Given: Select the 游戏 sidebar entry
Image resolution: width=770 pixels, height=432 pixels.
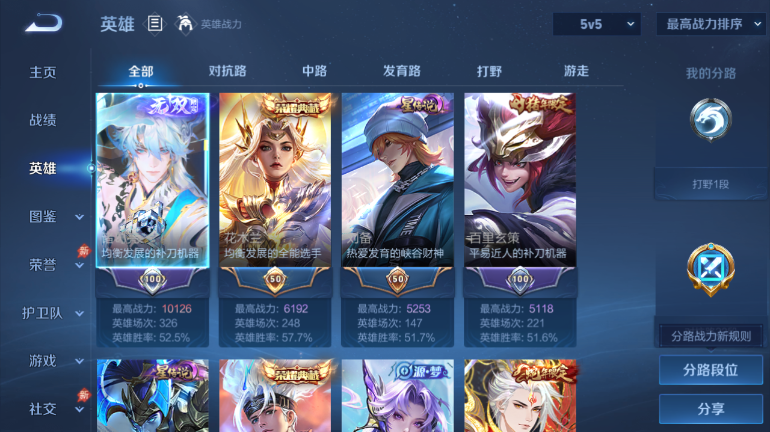Looking at the screenshot, I should [x=43, y=360].
